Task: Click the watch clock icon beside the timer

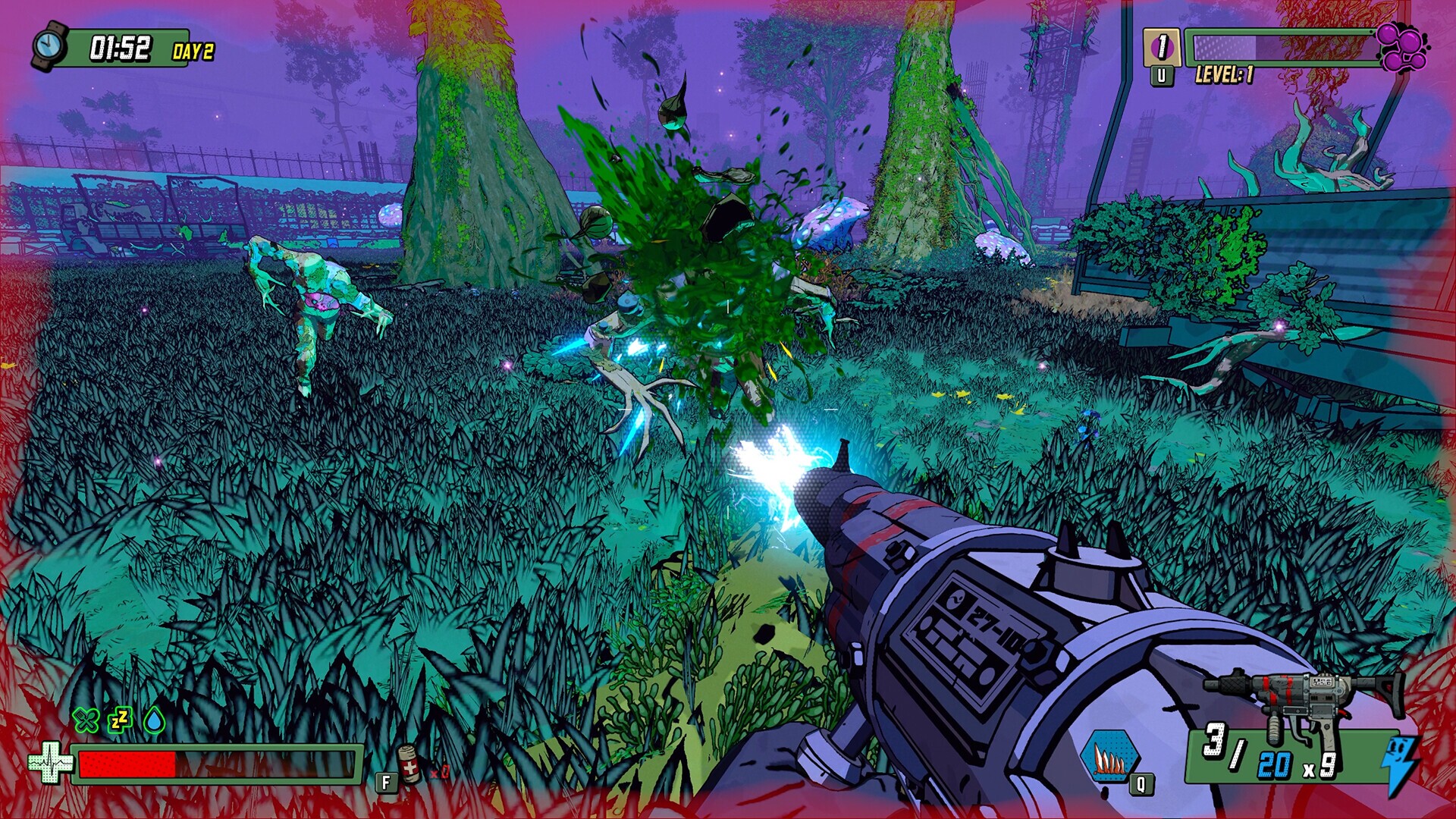Action: pyautogui.click(x=49, y=47)
